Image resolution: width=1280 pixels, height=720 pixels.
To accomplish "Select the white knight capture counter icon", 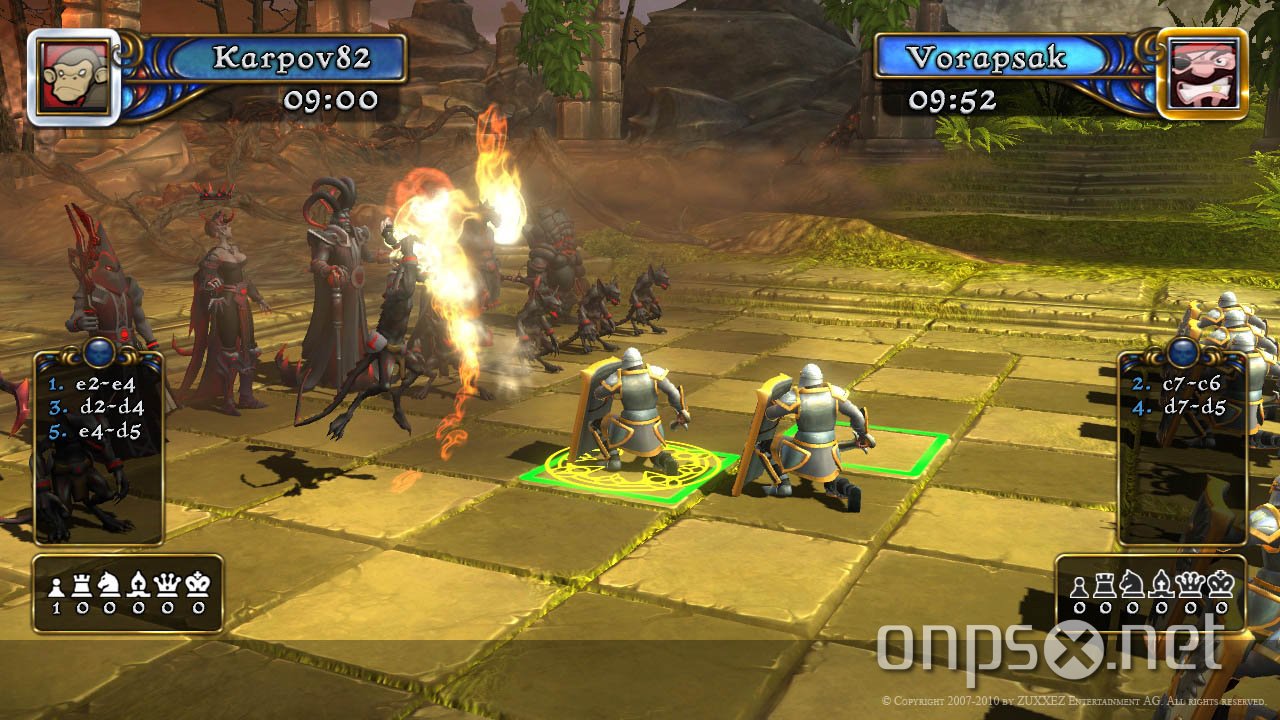I will pyautogui.click(x=110, y=584).
